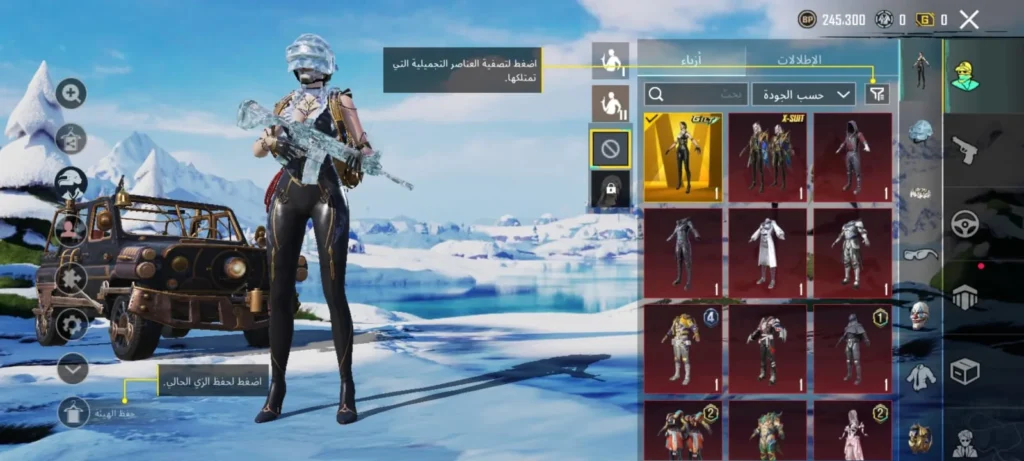
Task: Click the zoom magnifier button
Action: click(71, 94)
